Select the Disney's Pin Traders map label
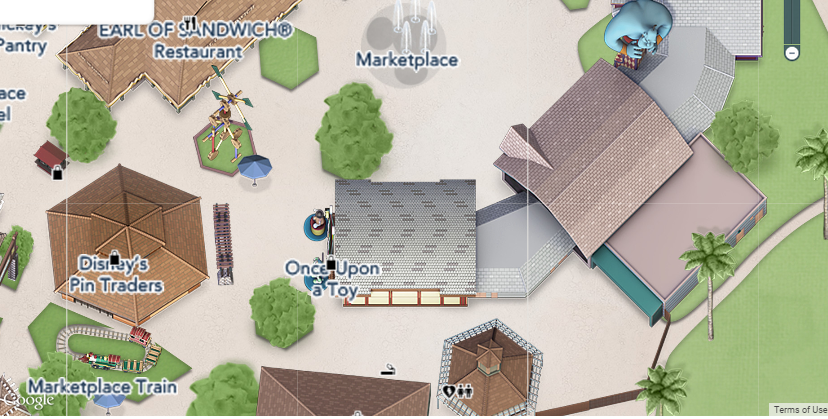The image size is (828, 419). point(116,275)
